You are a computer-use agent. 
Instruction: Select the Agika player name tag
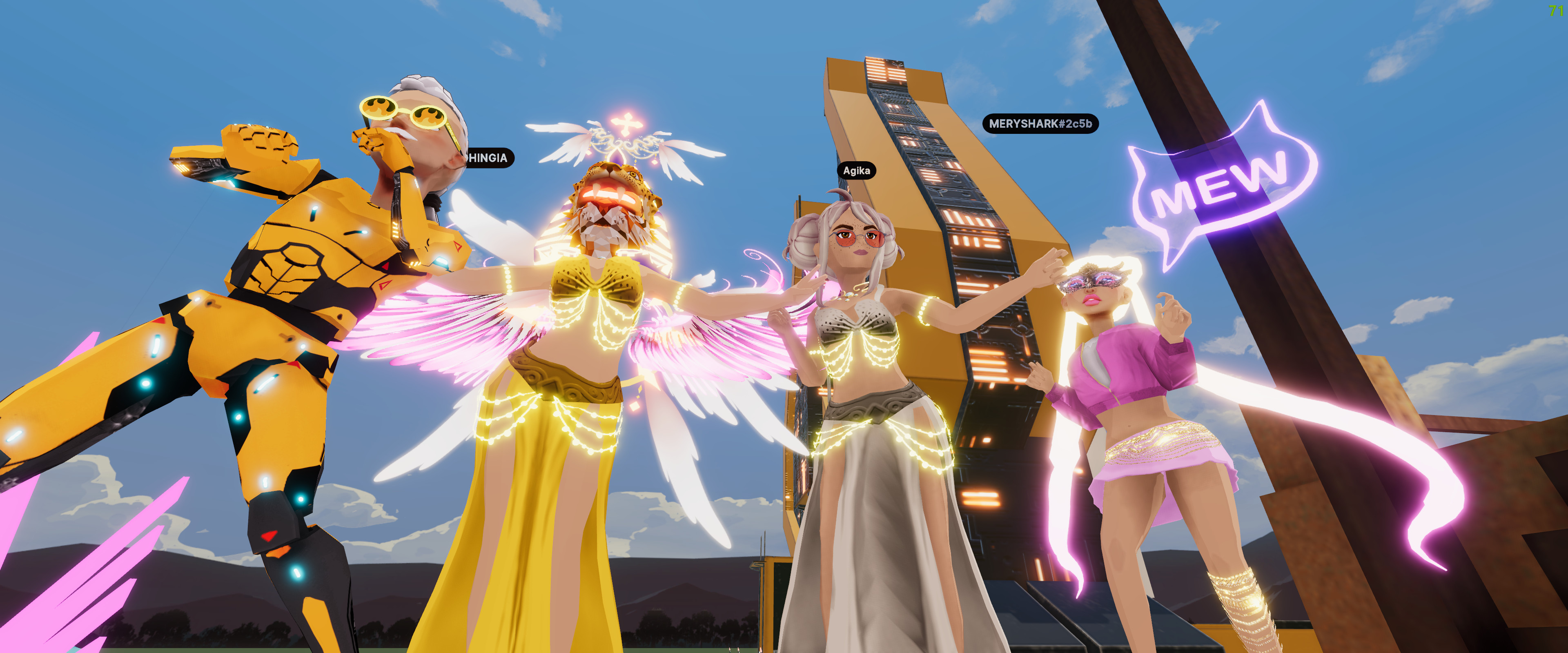click(856, 171)
